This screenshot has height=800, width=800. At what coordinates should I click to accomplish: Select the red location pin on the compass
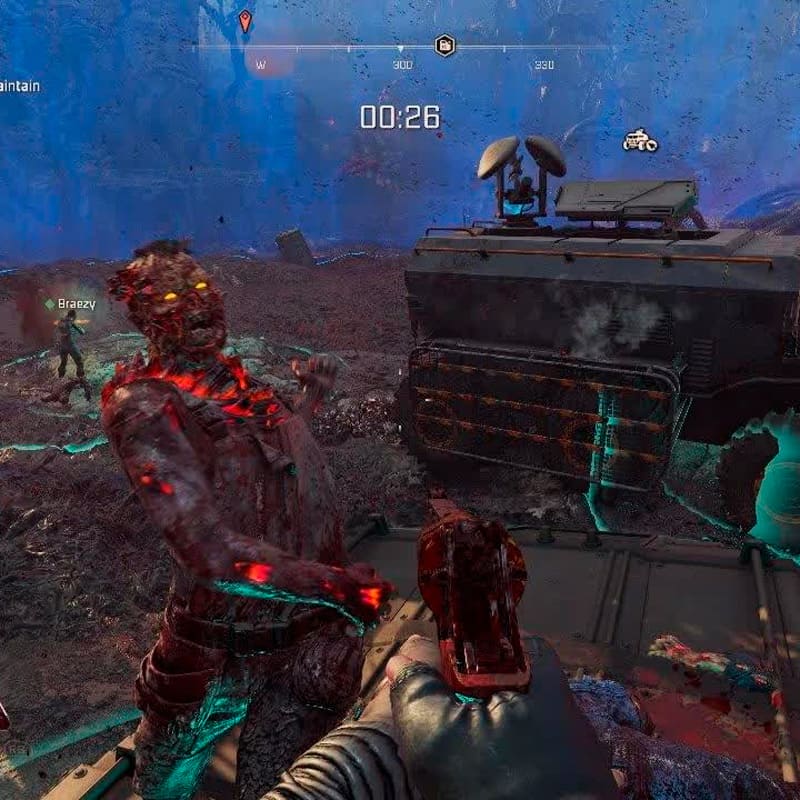tap(245, 20)
